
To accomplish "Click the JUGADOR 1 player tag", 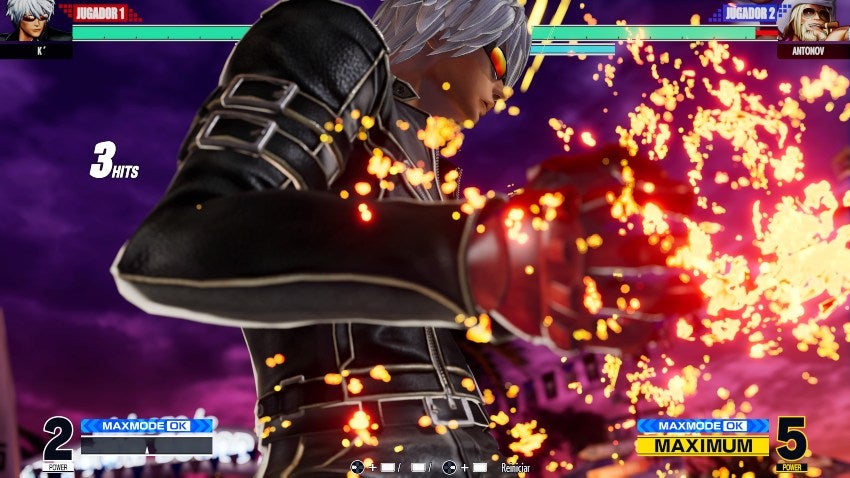I will (100, 13).
